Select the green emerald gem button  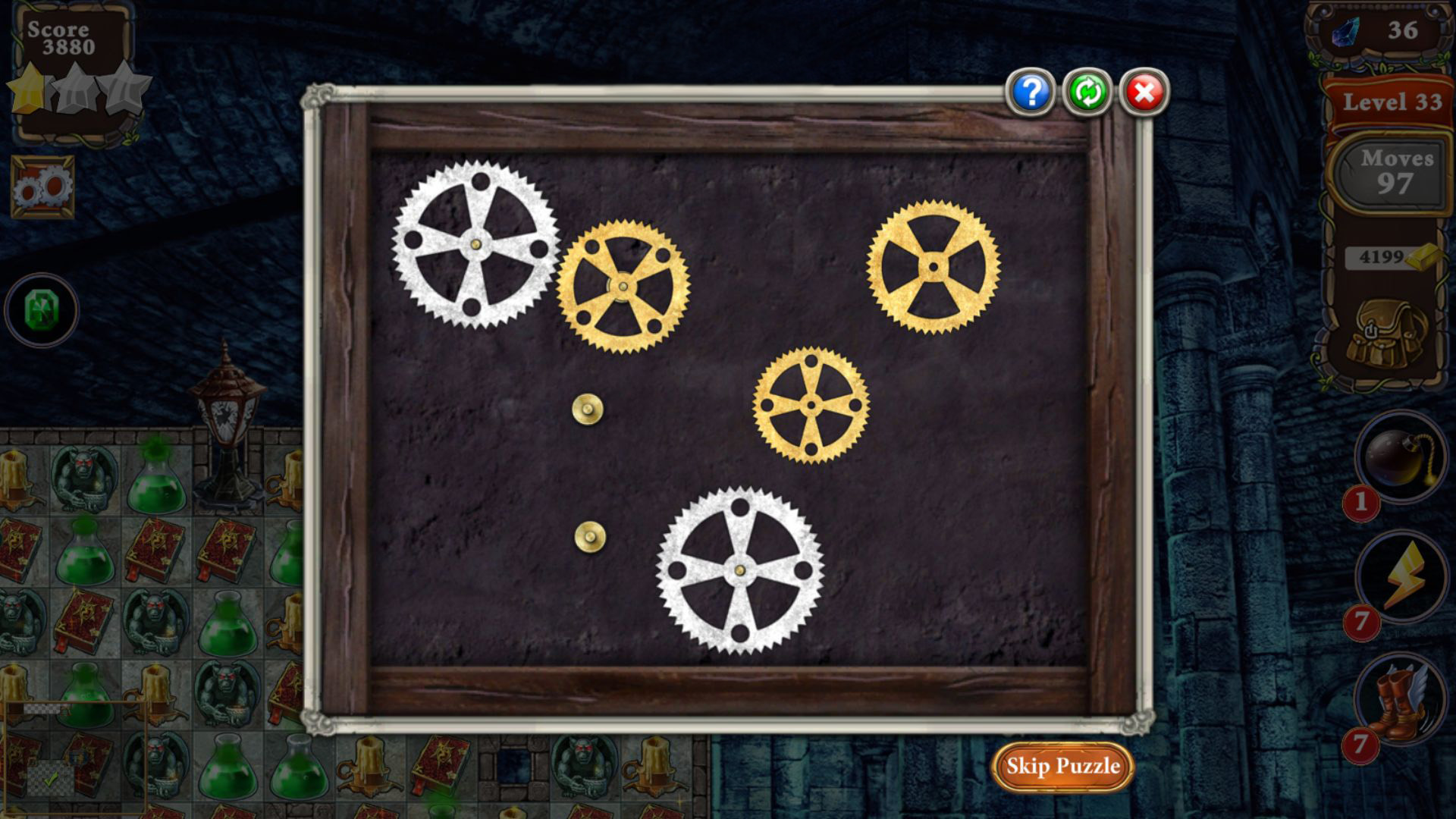(x=41, y=309)
